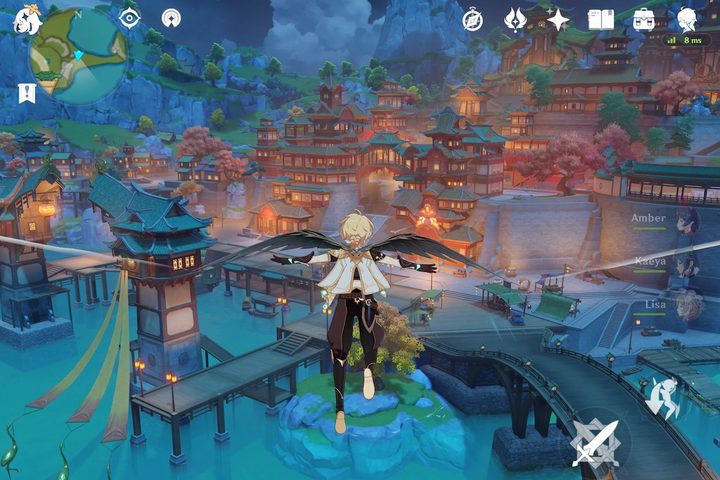
Task: Open the Adventurer Handbook book icon
Action: coord(600,19)
